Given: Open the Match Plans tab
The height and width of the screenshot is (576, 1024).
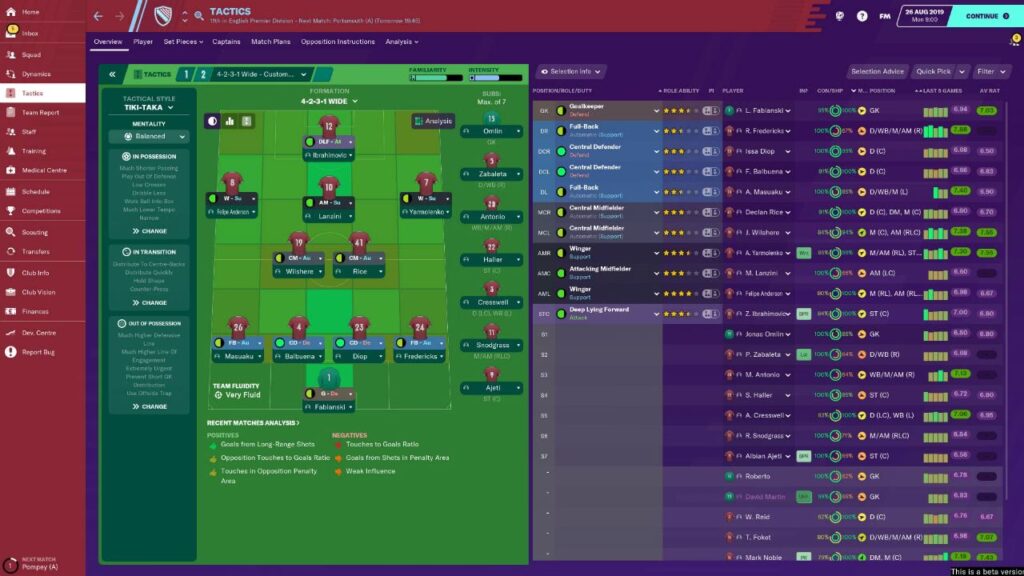Looking at the screenshot, I should 270,42.
